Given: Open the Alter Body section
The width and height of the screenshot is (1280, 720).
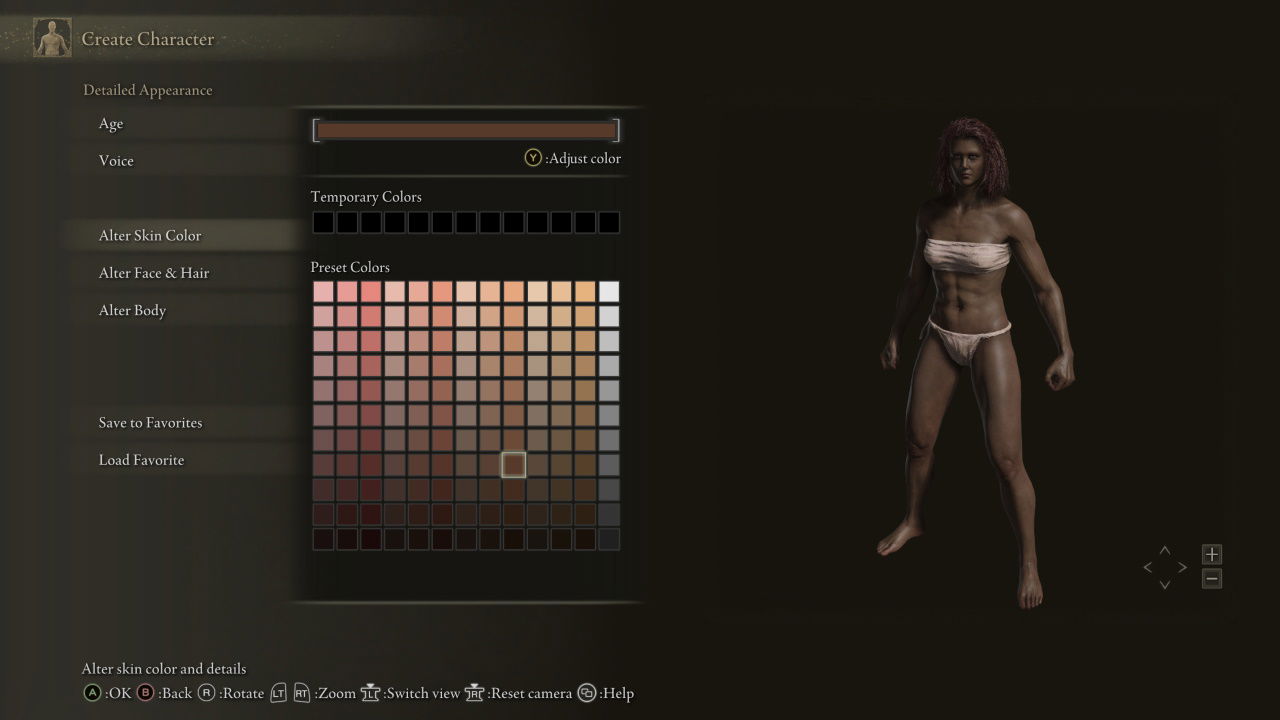Looking at the screenshot, I should (x=132, y=310).
